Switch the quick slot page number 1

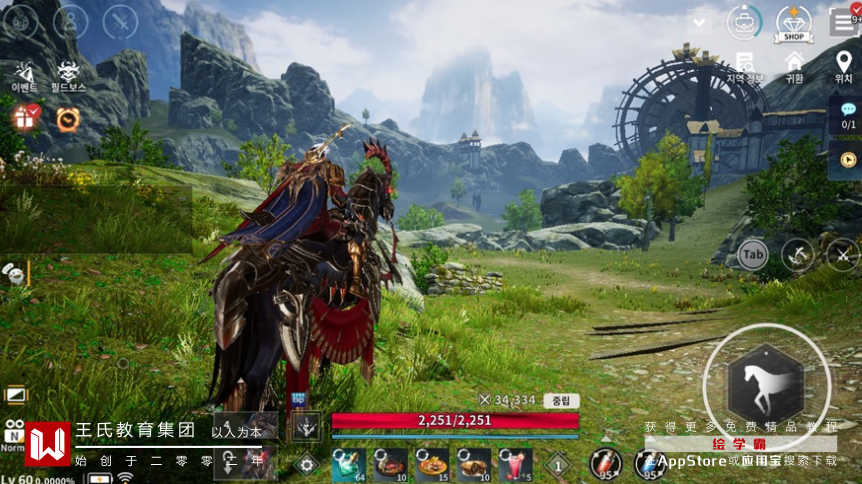[558, 464]
